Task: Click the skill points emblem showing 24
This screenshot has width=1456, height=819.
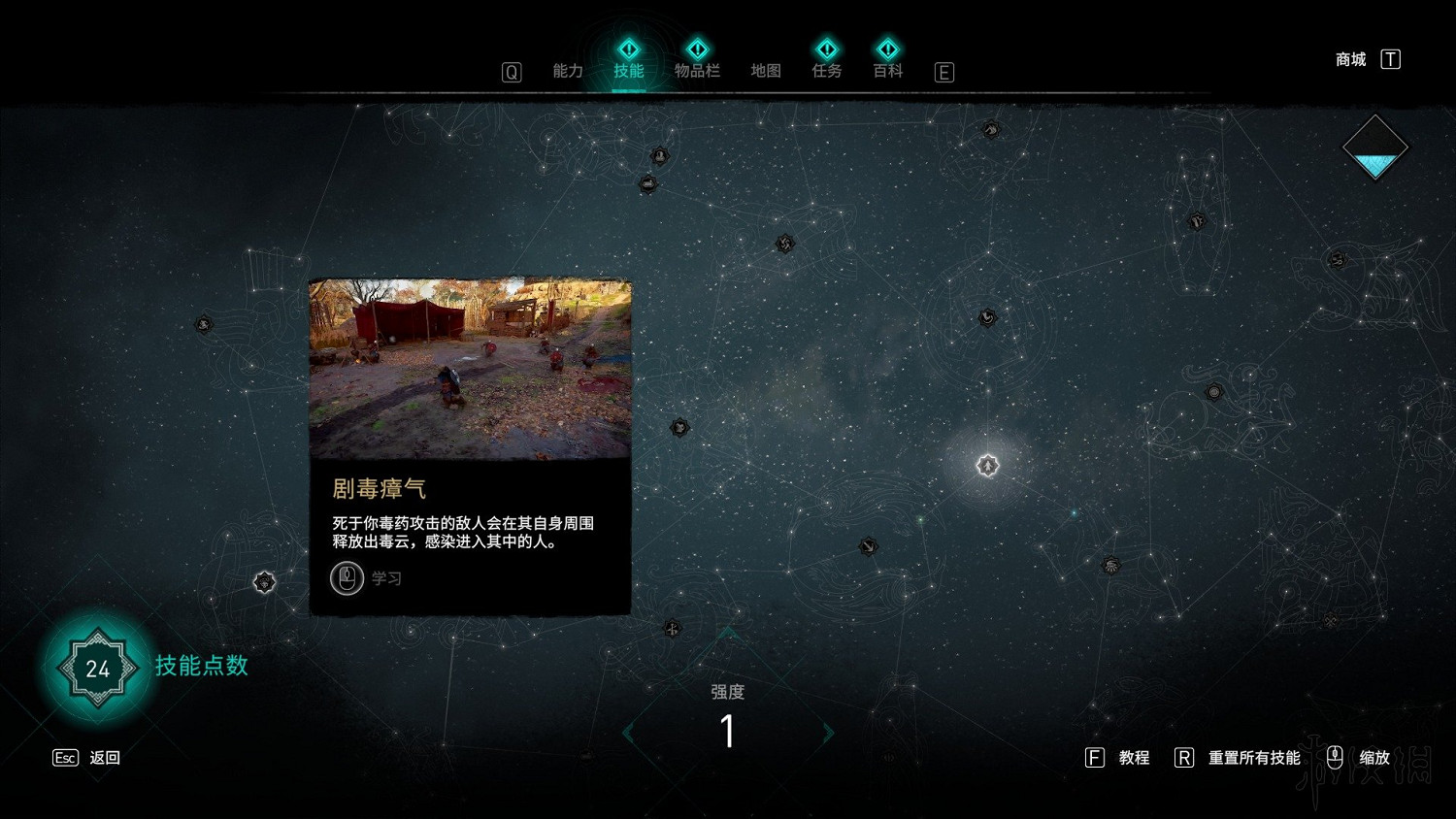Action: pyautogui.click(x=95, y=669)
